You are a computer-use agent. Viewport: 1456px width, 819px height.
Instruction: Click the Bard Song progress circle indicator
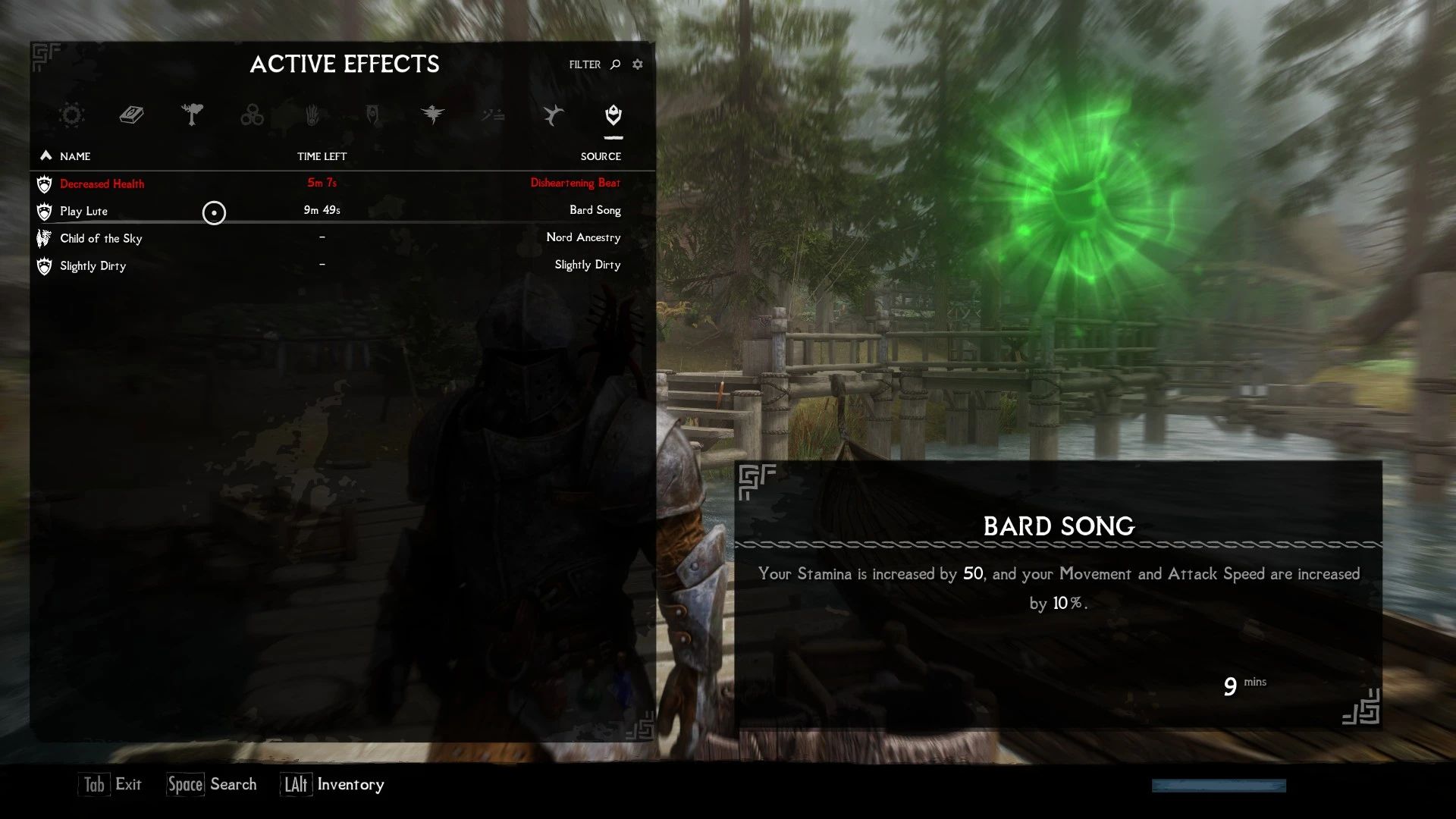point(215,213)
